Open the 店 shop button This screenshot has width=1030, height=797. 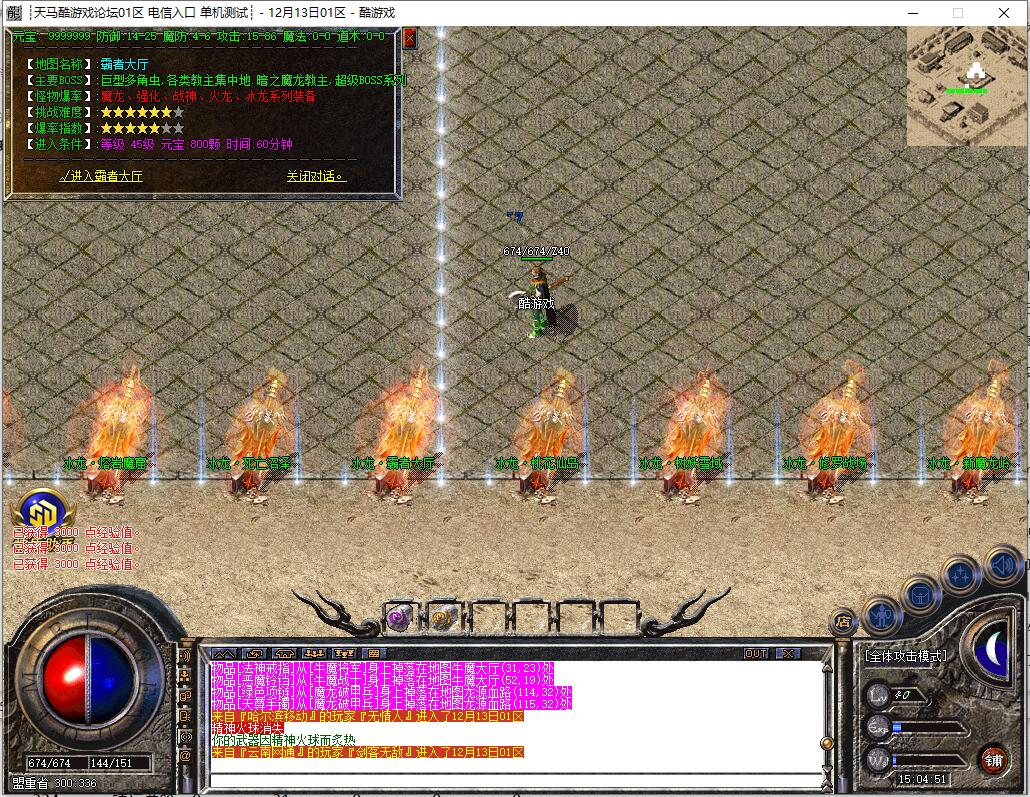(x=844, y=621)
